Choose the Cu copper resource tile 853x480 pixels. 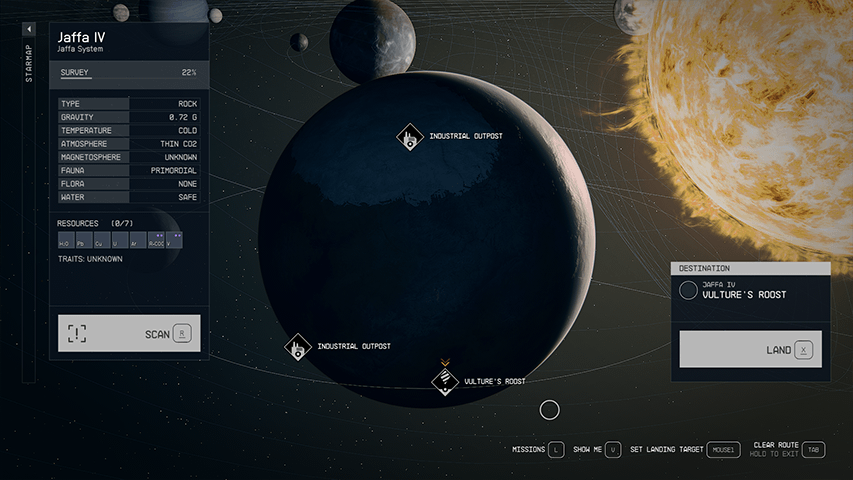point(100,241)
